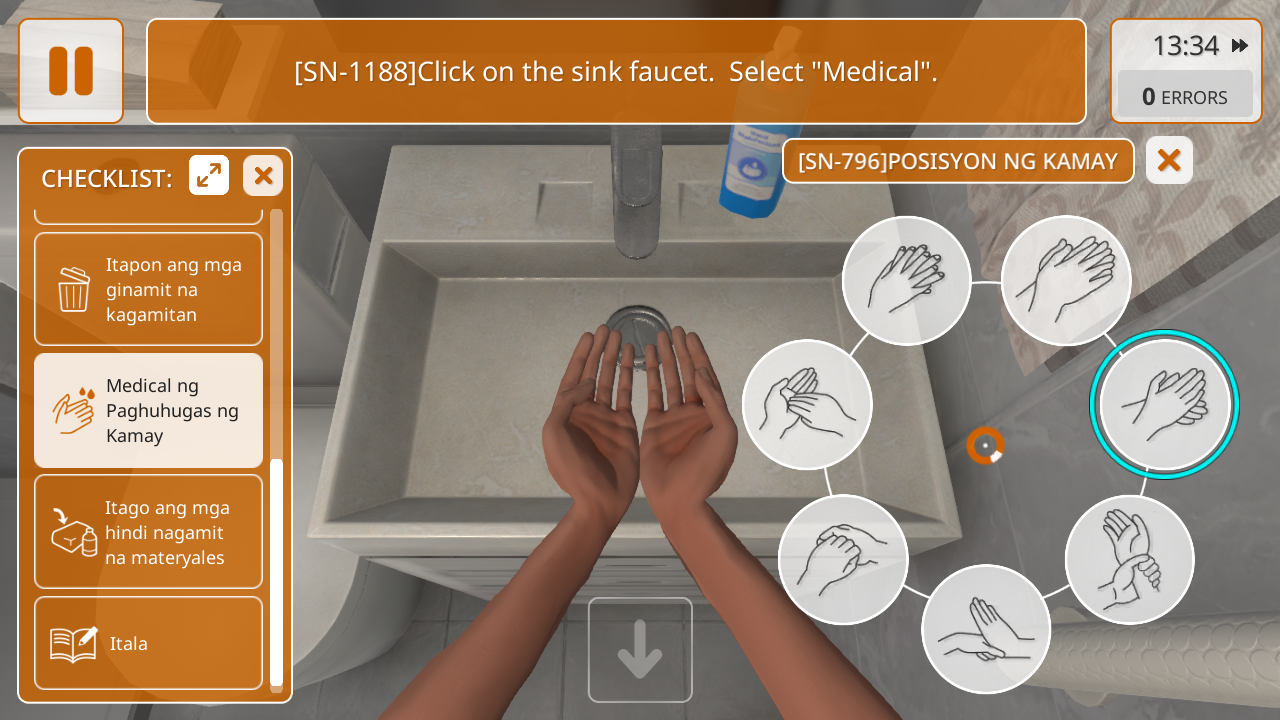Expand the checklist panel
Image resolution: width=1280 pixels, height=720 pixels.
pos(209,176)
